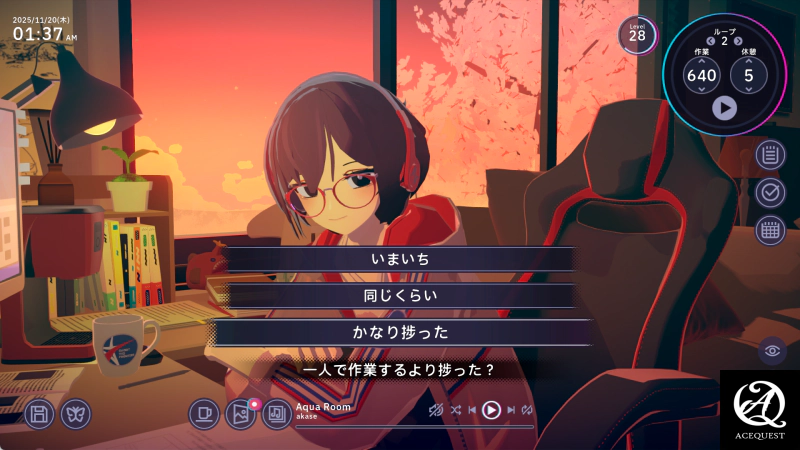The width and height of the screenshot is (800, 450).
Task: Raise the 休憩 break minutes
Action: 748,60
